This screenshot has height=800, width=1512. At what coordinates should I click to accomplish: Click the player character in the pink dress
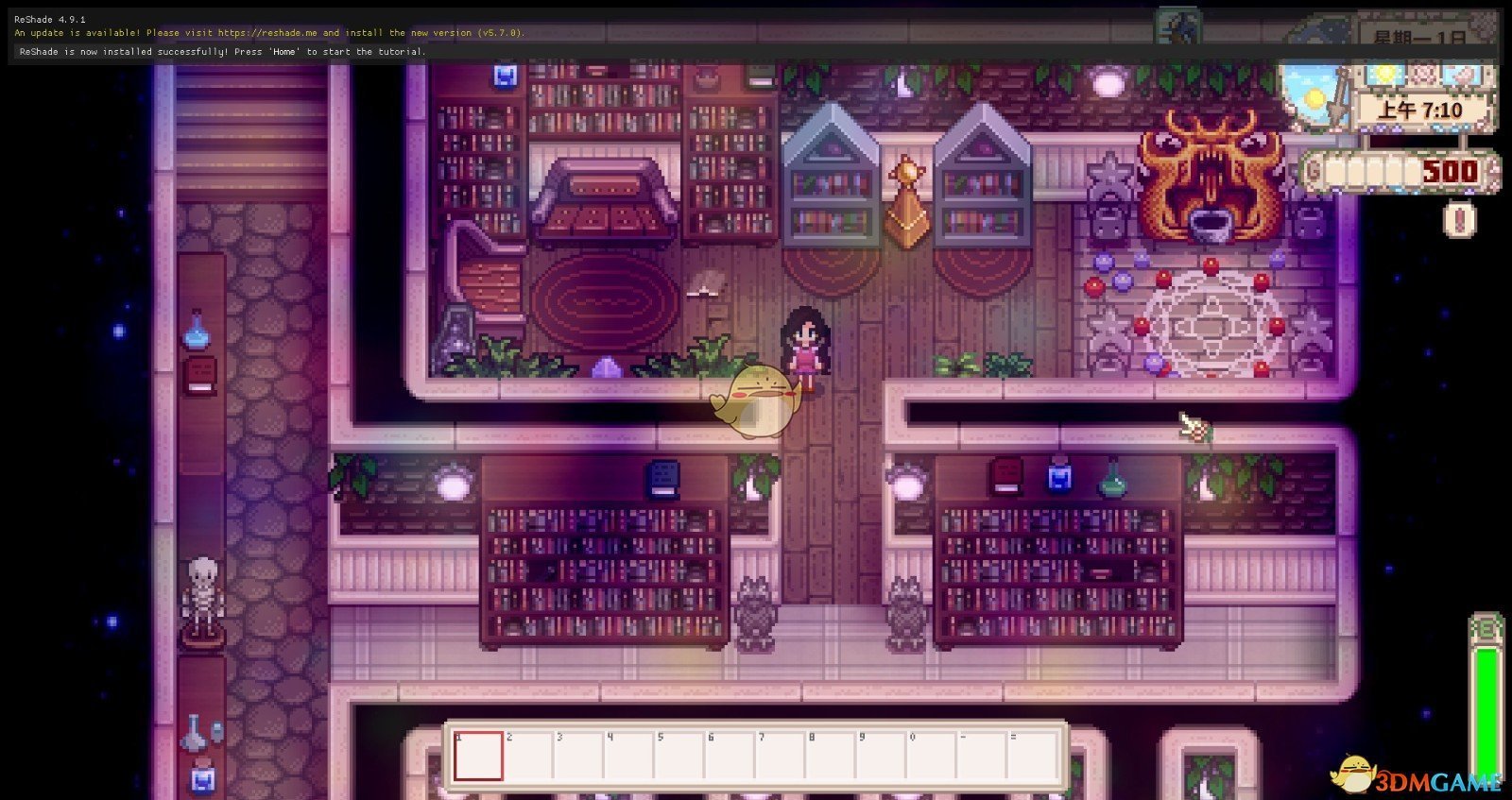click(805, 349)
